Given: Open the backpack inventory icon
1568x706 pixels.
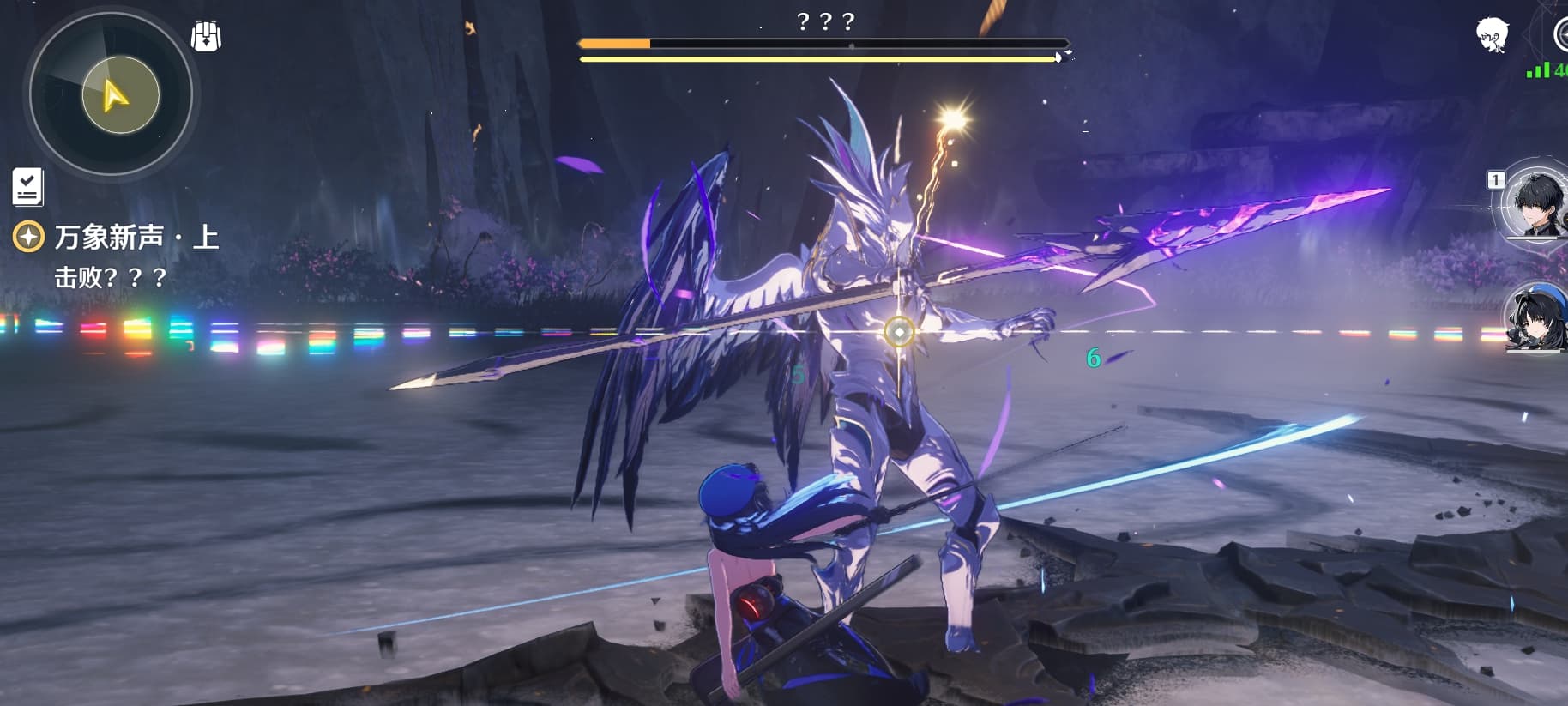Looking at the screenshot, I should (206, 36).
